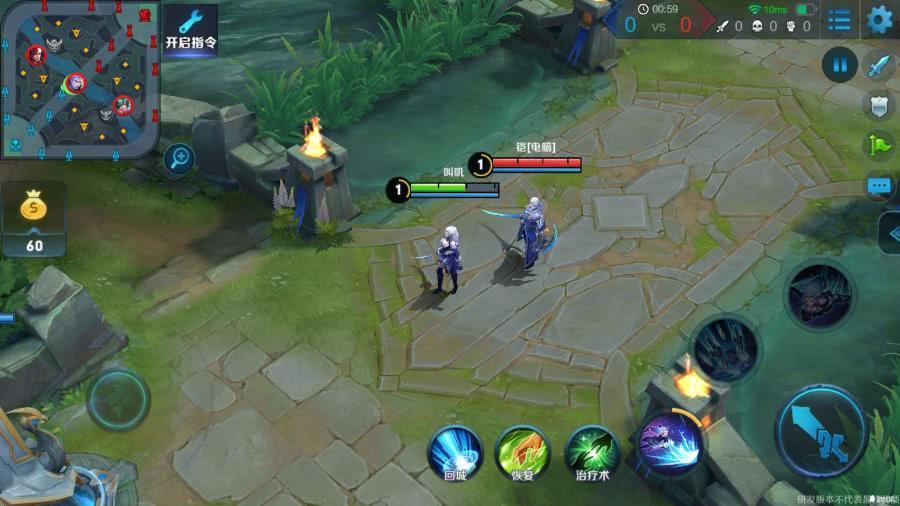Image resolution: width=900 pixels, height=506 pixels.
Task: Click the magnifier button below minimap
Action: tap(180, 156)
